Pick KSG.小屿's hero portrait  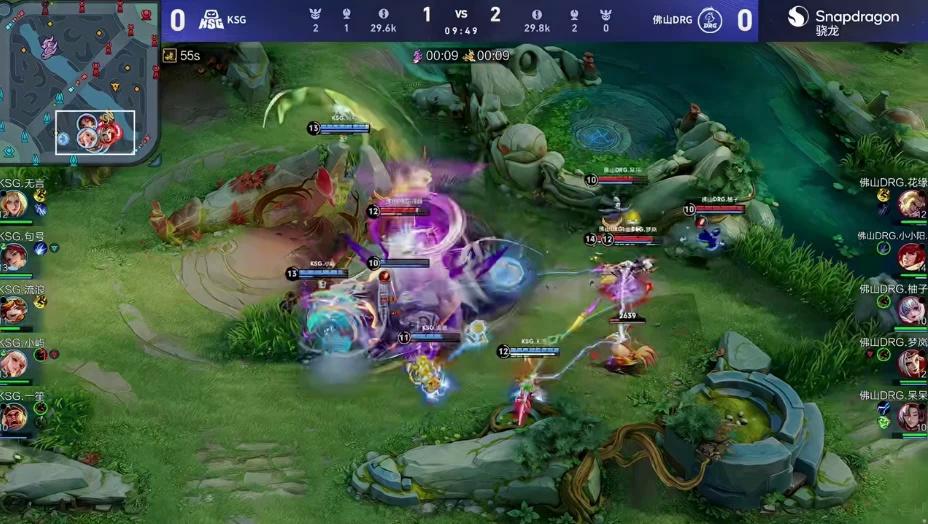[x=13, y=363]
